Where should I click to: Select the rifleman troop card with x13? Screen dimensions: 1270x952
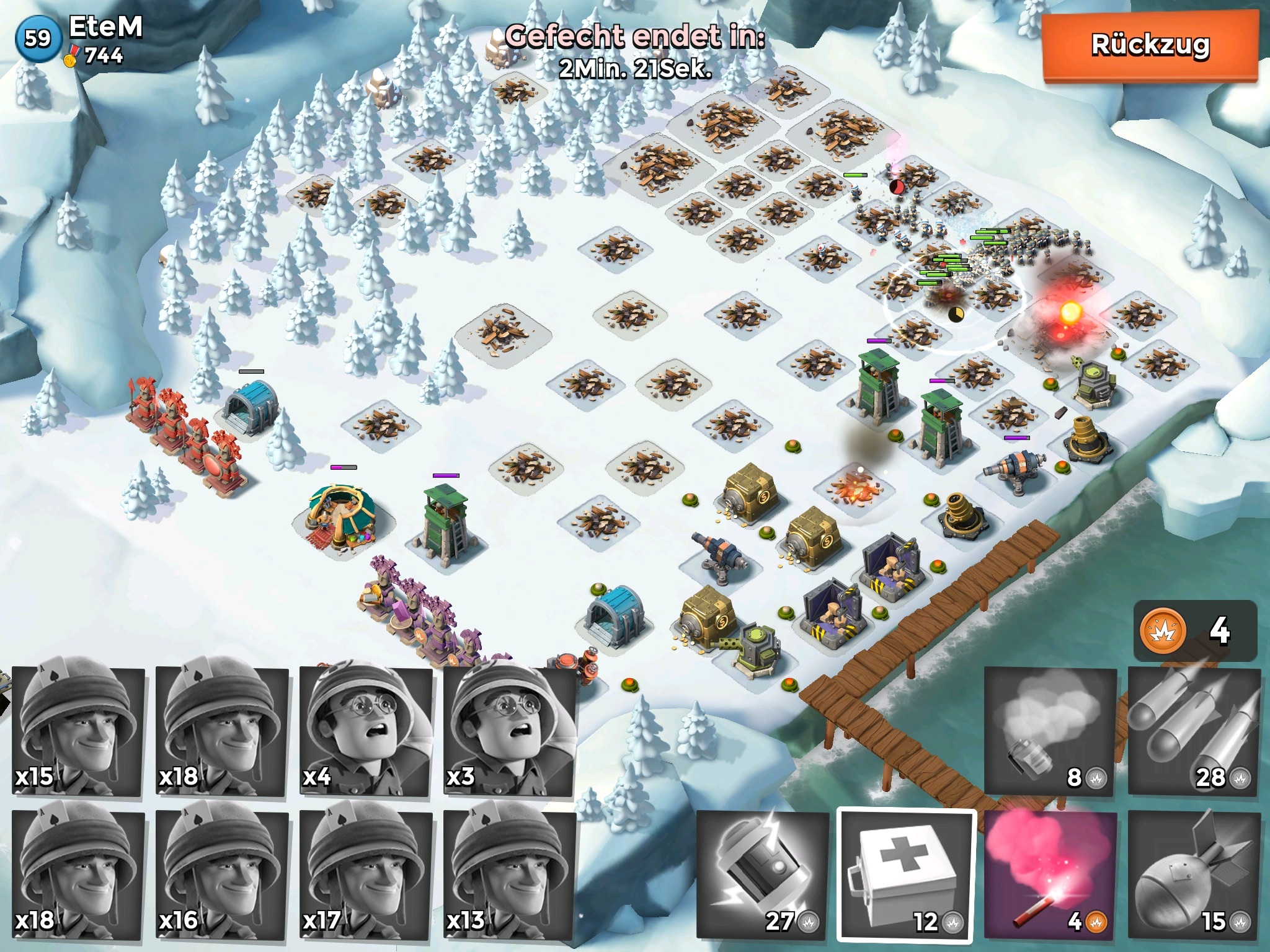tap(510, 875)
